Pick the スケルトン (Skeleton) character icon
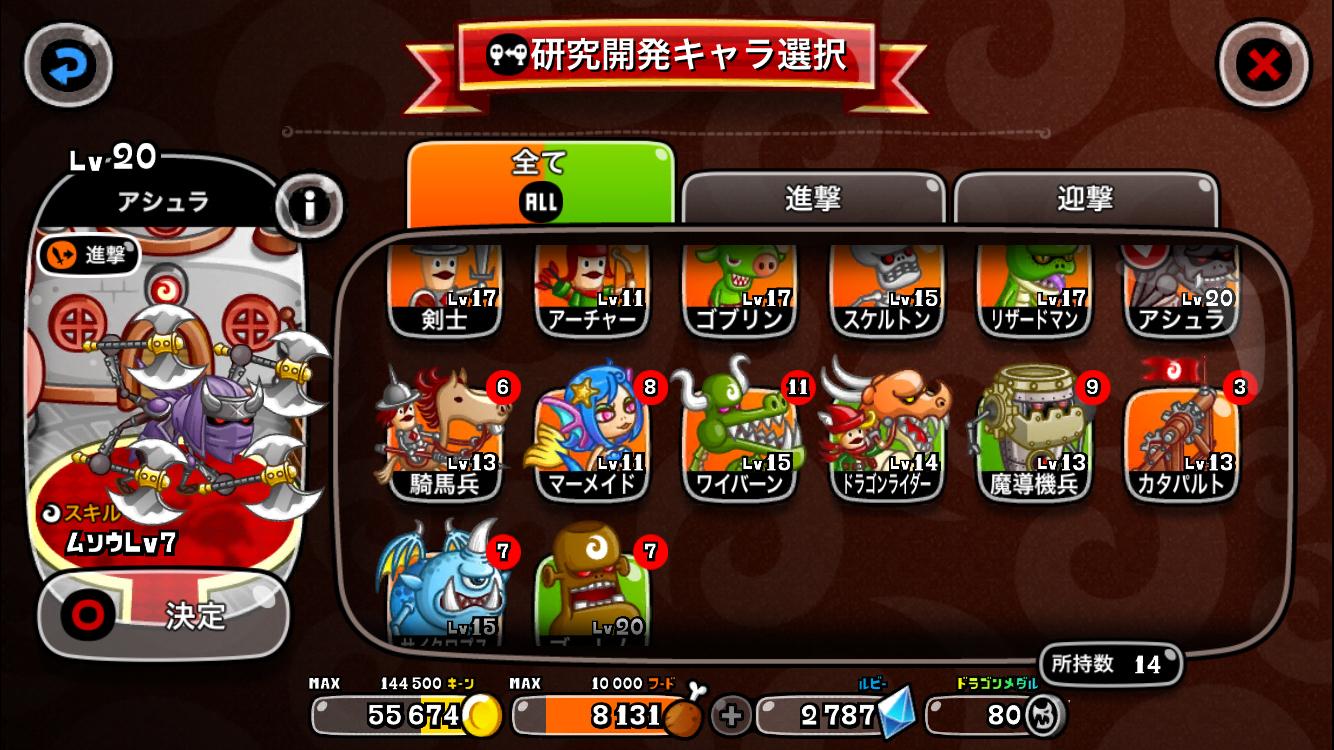The height and width of the screenshot is (750, 1334). (886, 290)
